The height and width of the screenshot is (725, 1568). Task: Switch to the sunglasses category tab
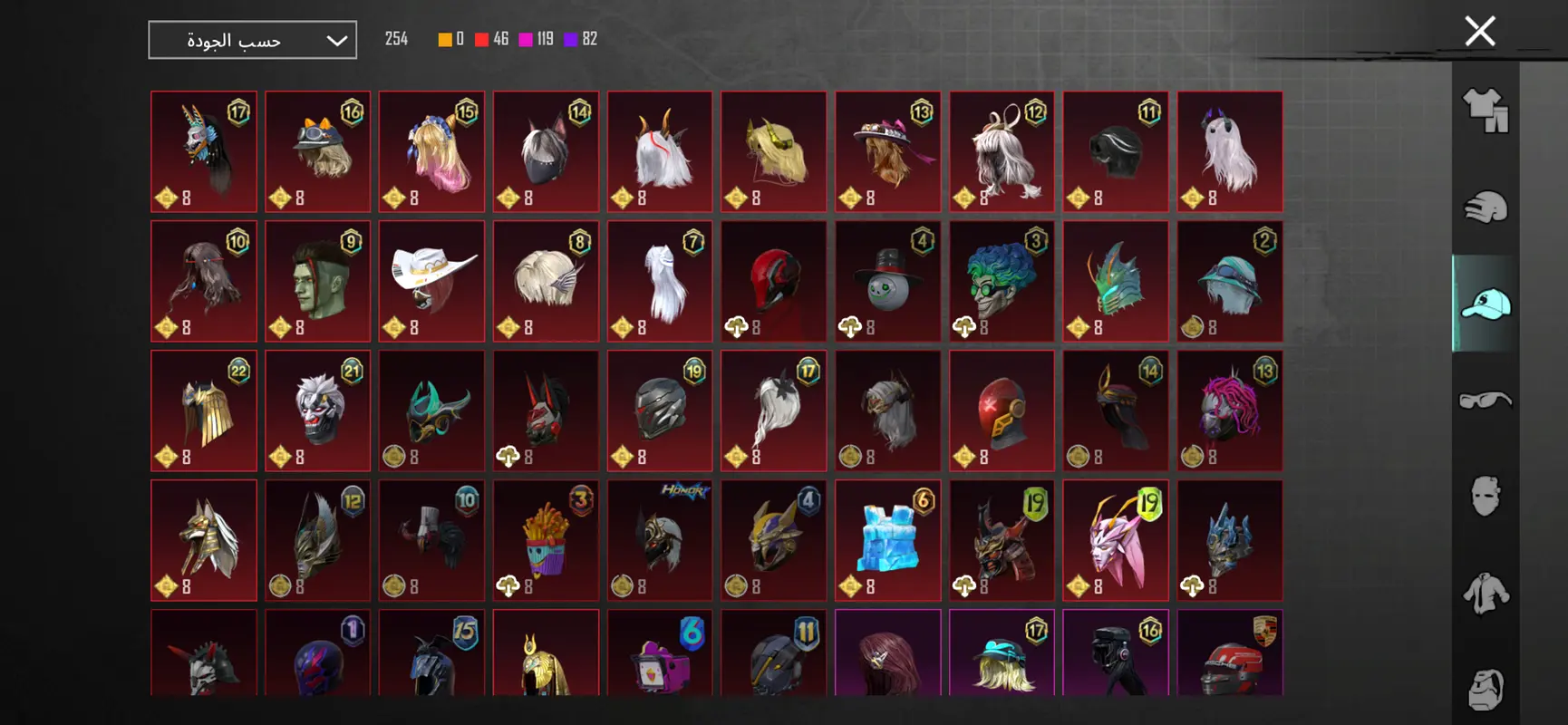(x=1486, y=400)
